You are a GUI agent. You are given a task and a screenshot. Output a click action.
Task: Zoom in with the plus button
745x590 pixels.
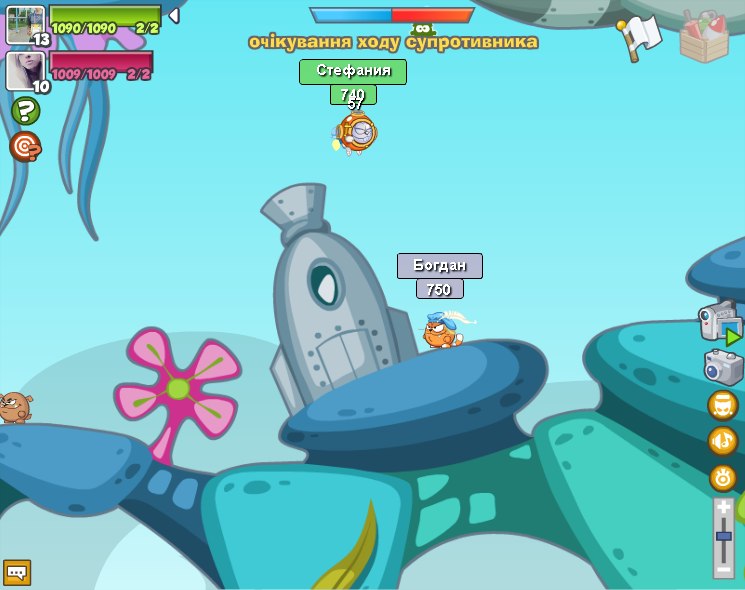724,508
